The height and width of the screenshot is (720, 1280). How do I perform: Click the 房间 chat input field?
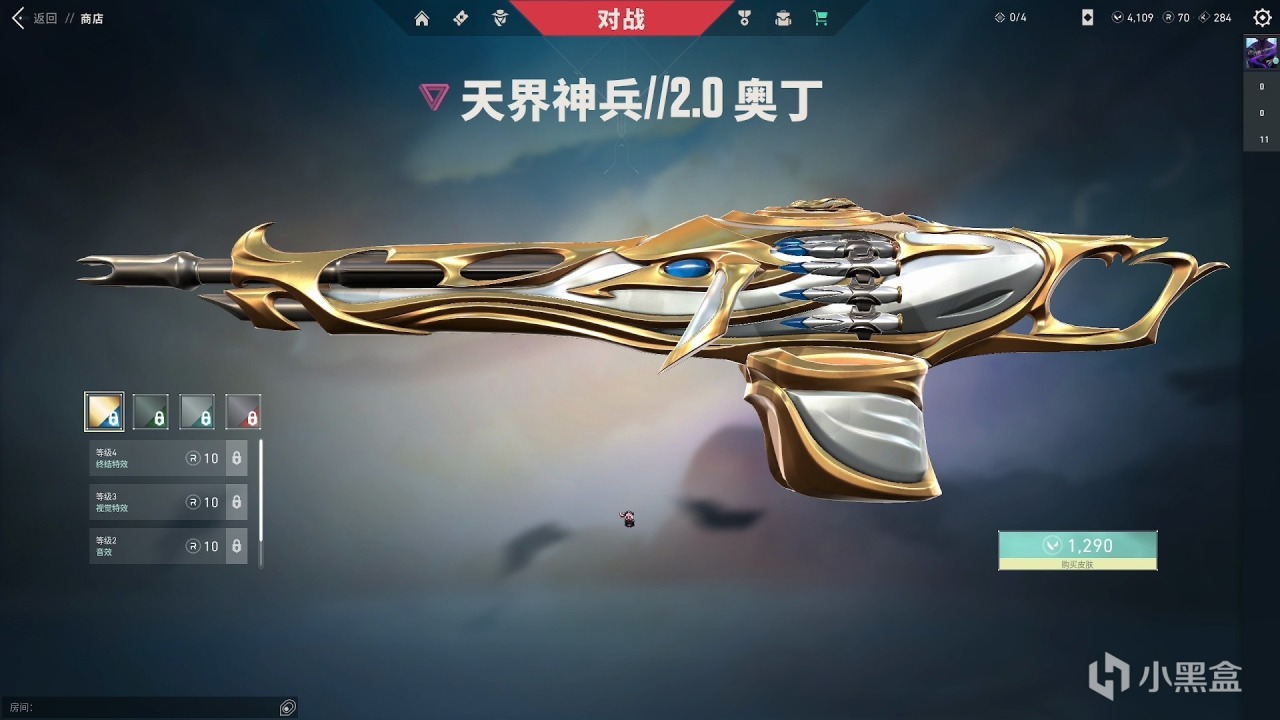(150, 707)
